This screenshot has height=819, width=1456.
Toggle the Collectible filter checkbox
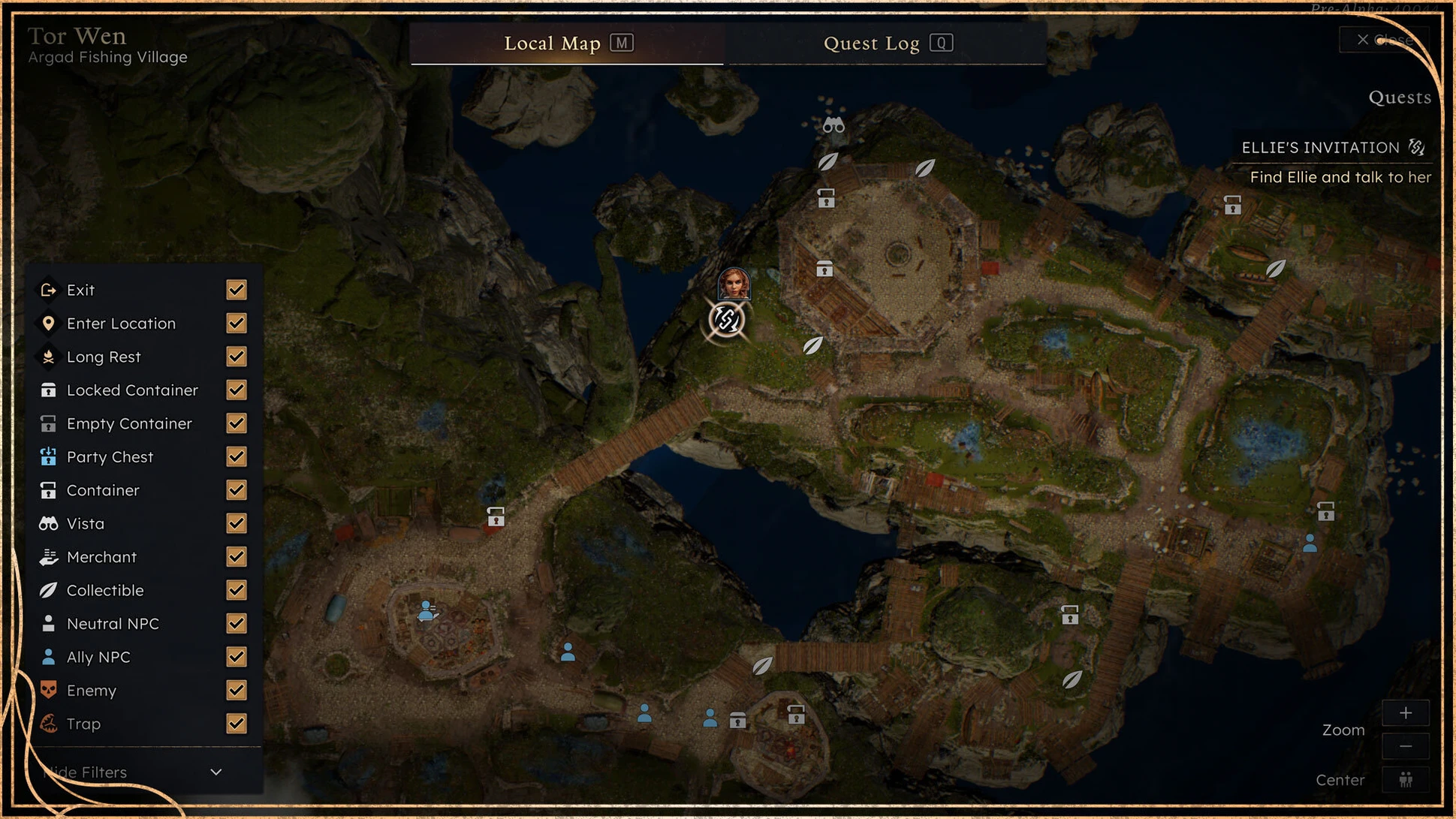pos(237,590)
